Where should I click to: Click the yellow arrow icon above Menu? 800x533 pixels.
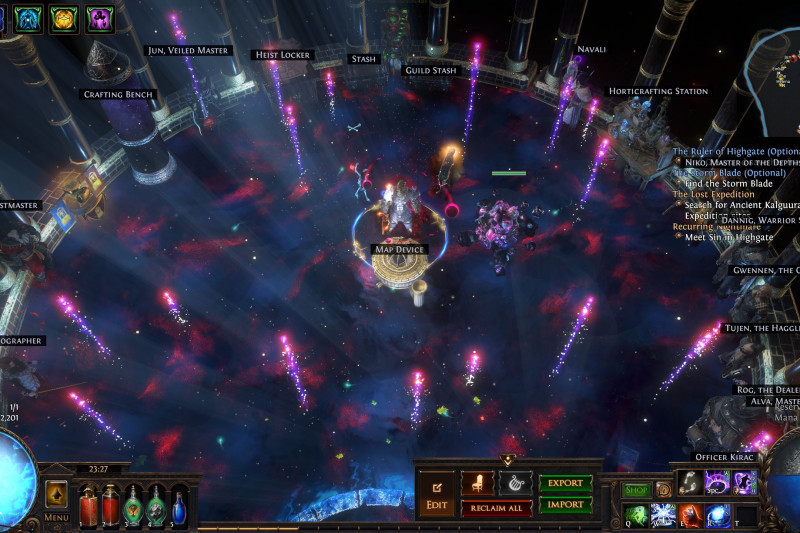click(56, 495)
